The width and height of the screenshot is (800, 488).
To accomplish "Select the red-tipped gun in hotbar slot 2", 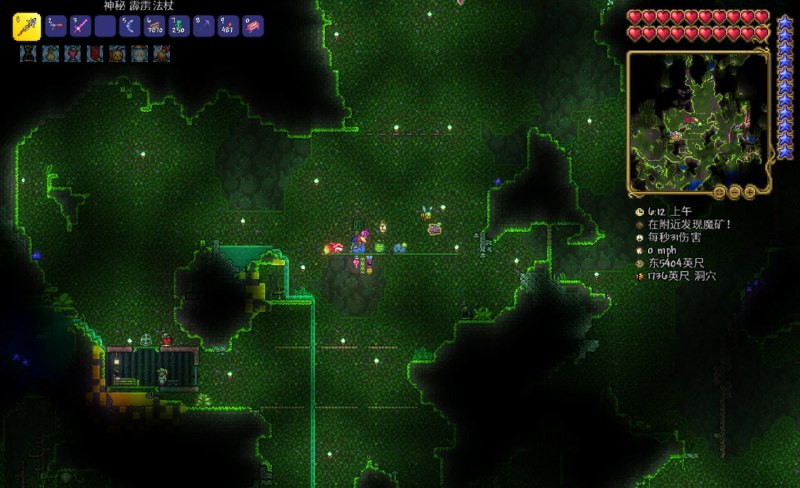I will 56,26.
